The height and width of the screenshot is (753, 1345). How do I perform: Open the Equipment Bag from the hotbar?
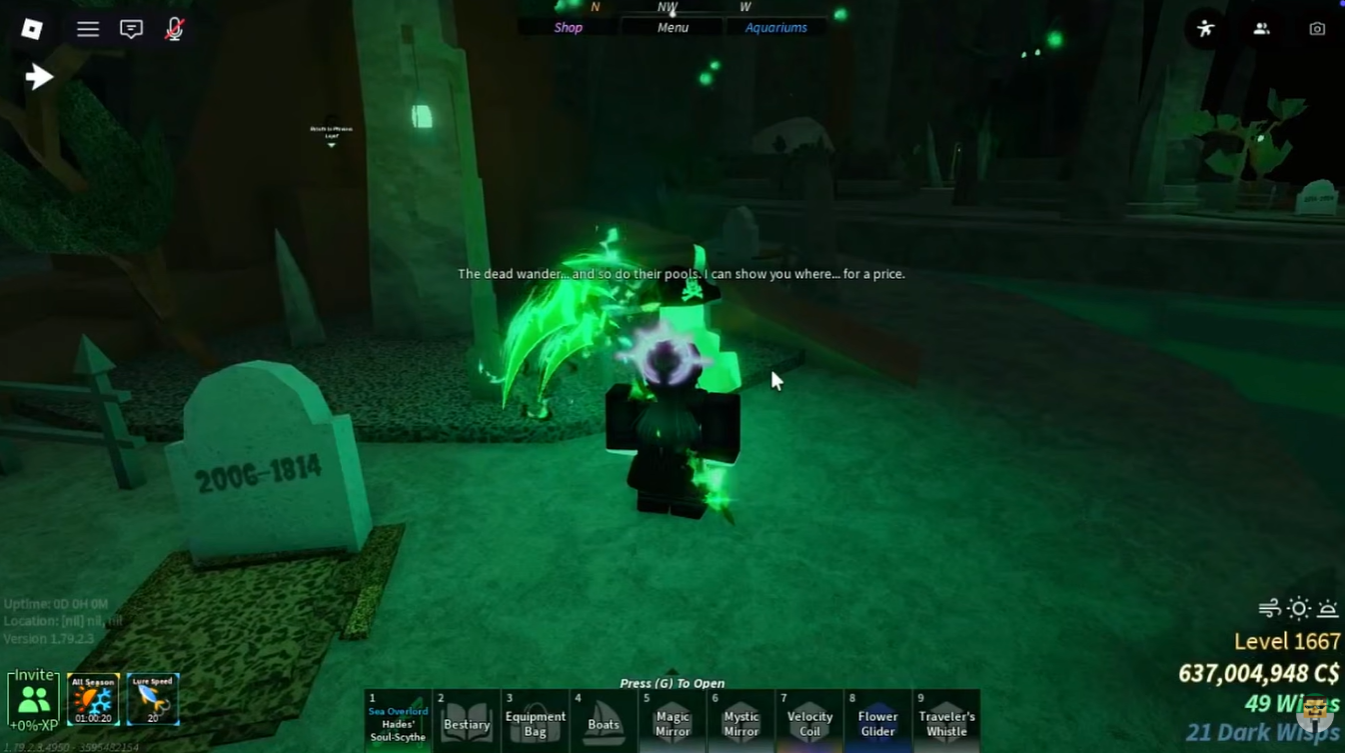(535, 720)
